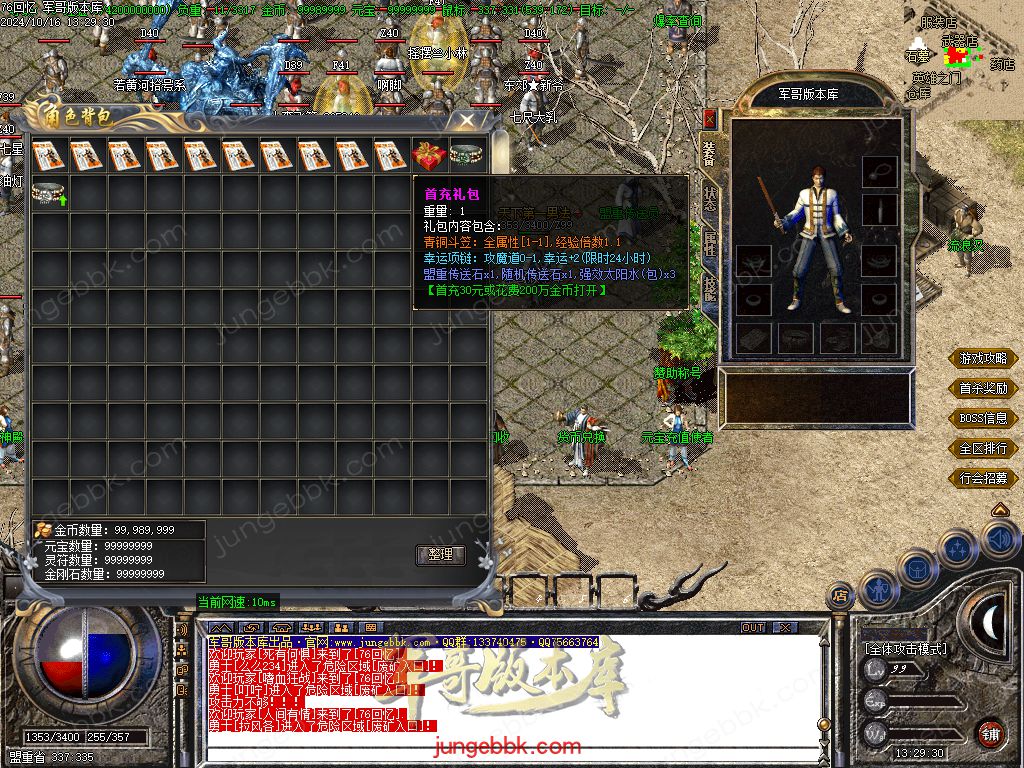View the 首杀奖励 first-kill rewards
The image size is (1024, 768).
984,388
